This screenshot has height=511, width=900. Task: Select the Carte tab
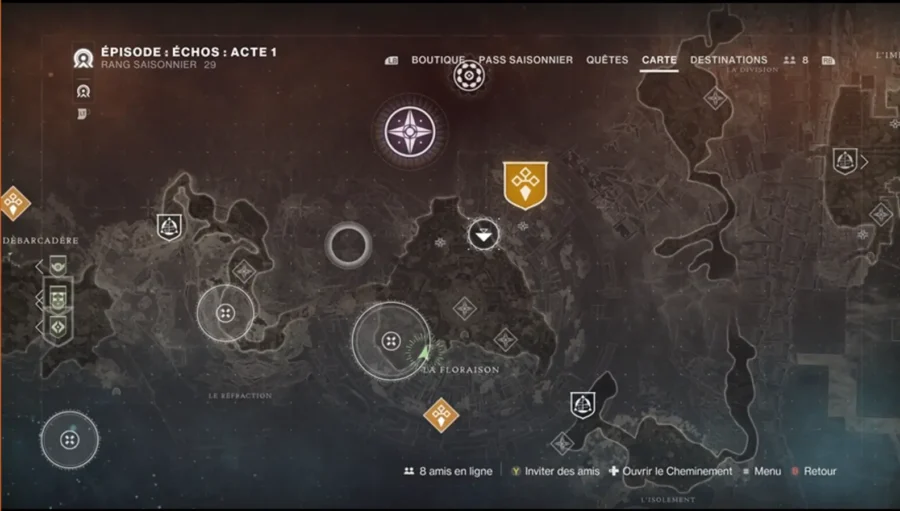pyautogui.click(x=659, y=60)
